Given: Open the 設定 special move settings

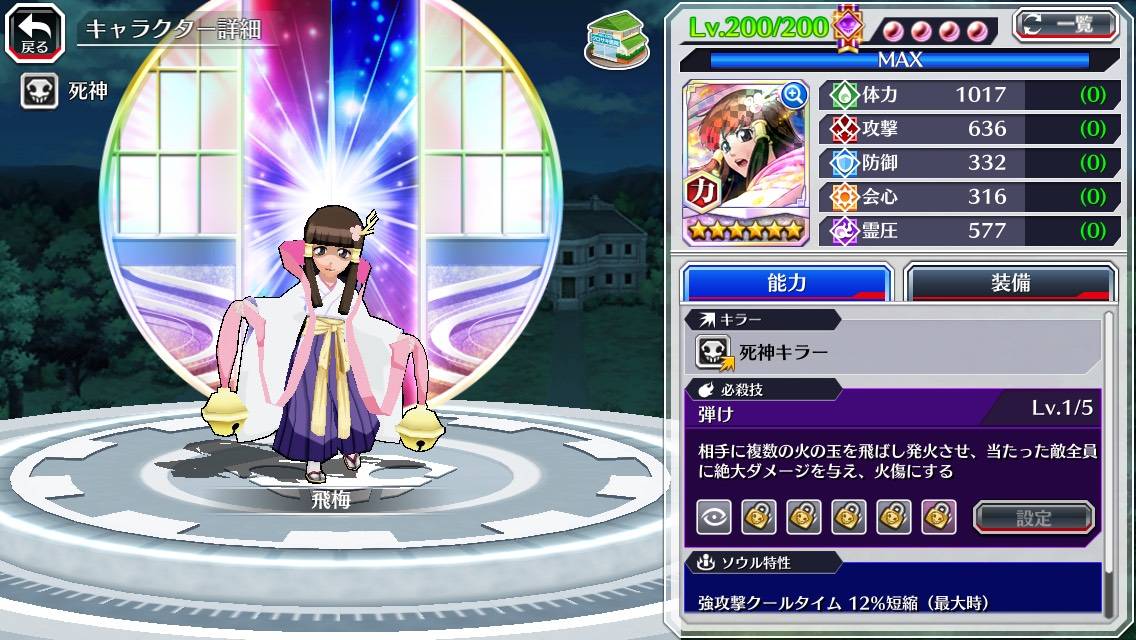Looking at the screenshot, I should 1033,517.
